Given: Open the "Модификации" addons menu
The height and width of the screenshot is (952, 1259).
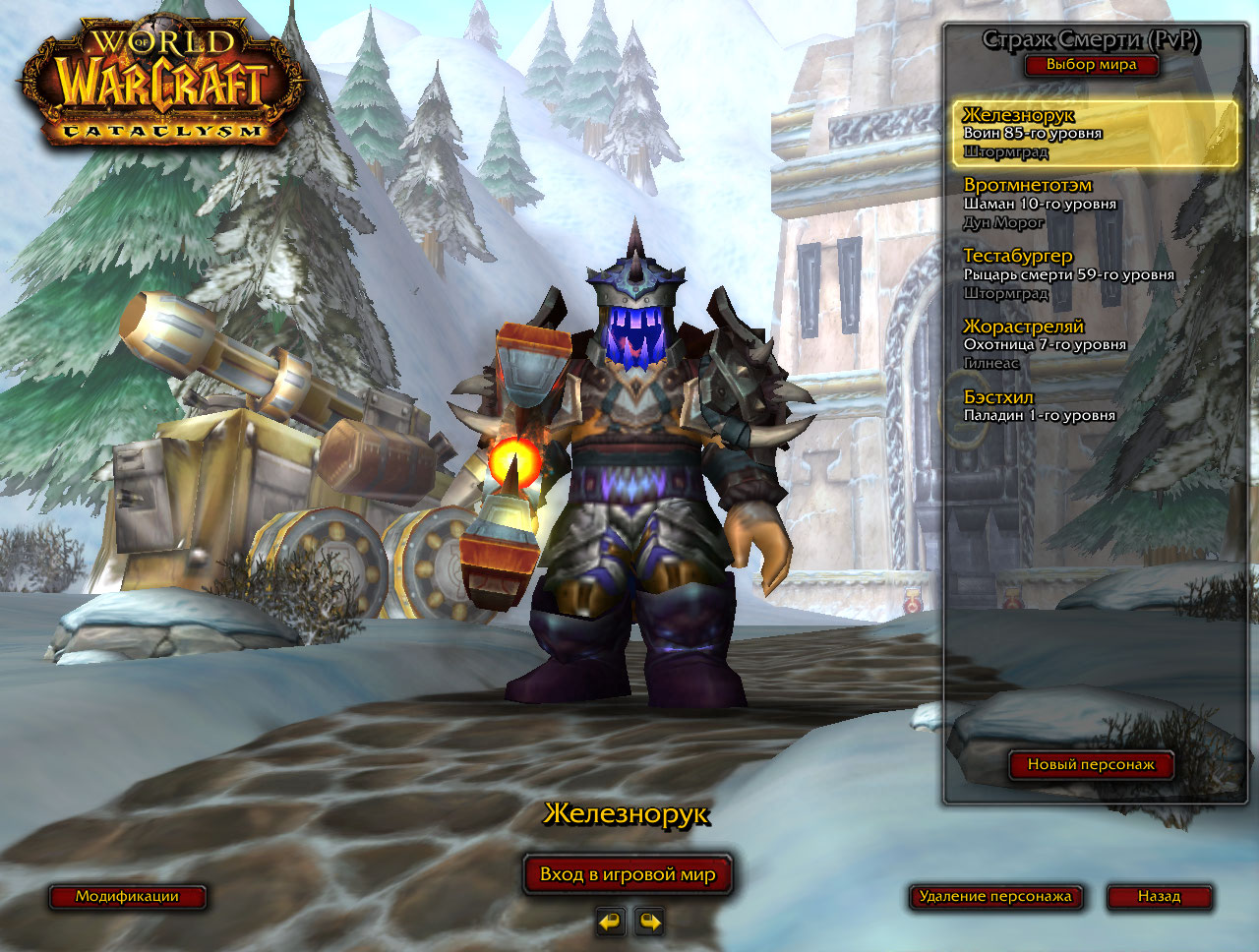Looking at the screenshot, I should [x=128, y=896].
